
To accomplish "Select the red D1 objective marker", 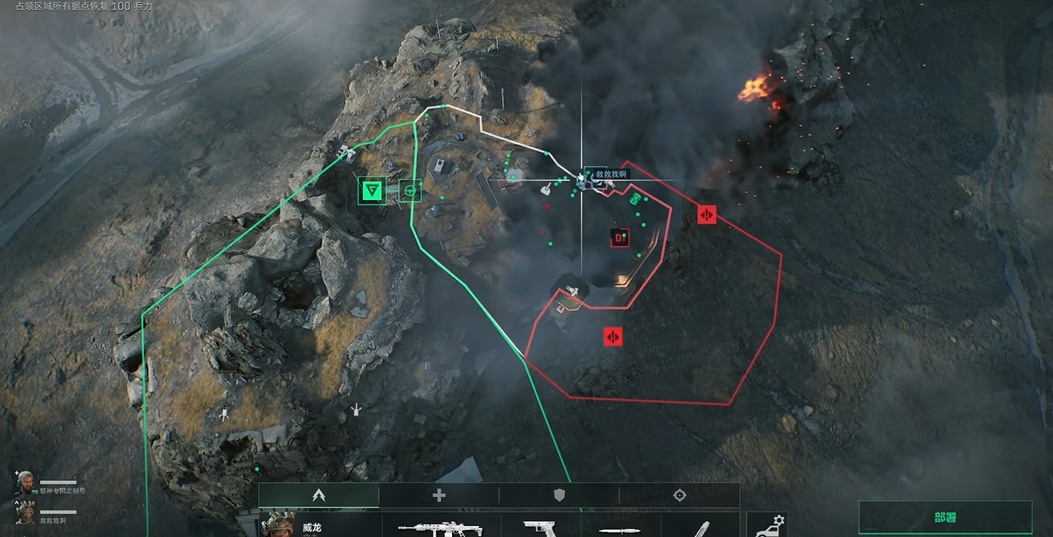I will click(x=620, y=237).
